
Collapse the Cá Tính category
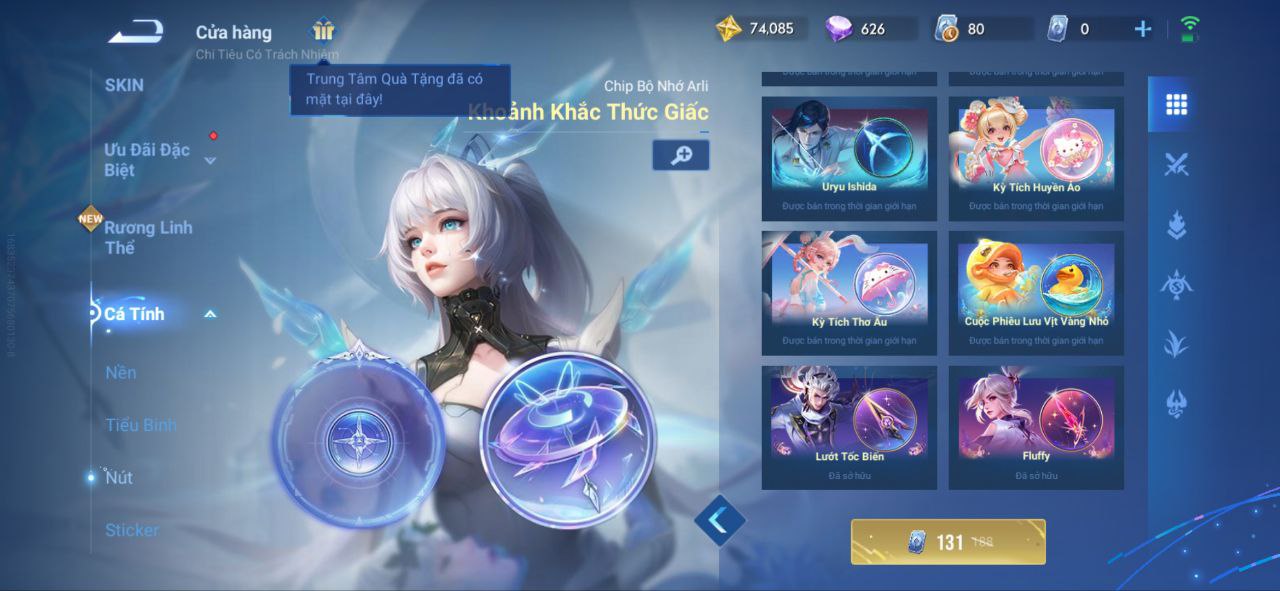coord(210,314)
